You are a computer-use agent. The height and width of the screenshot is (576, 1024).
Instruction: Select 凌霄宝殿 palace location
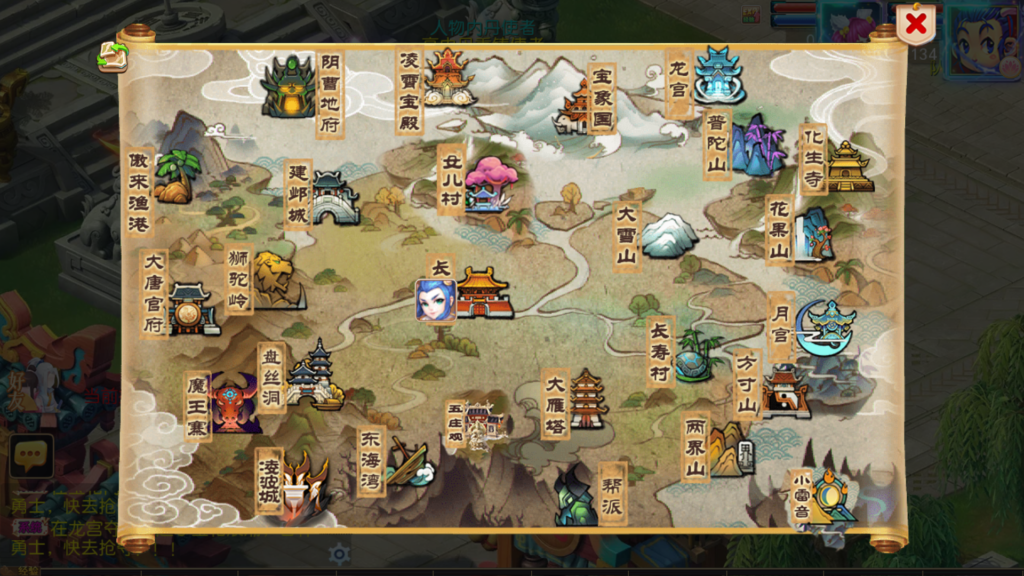[x=447, y=75]
